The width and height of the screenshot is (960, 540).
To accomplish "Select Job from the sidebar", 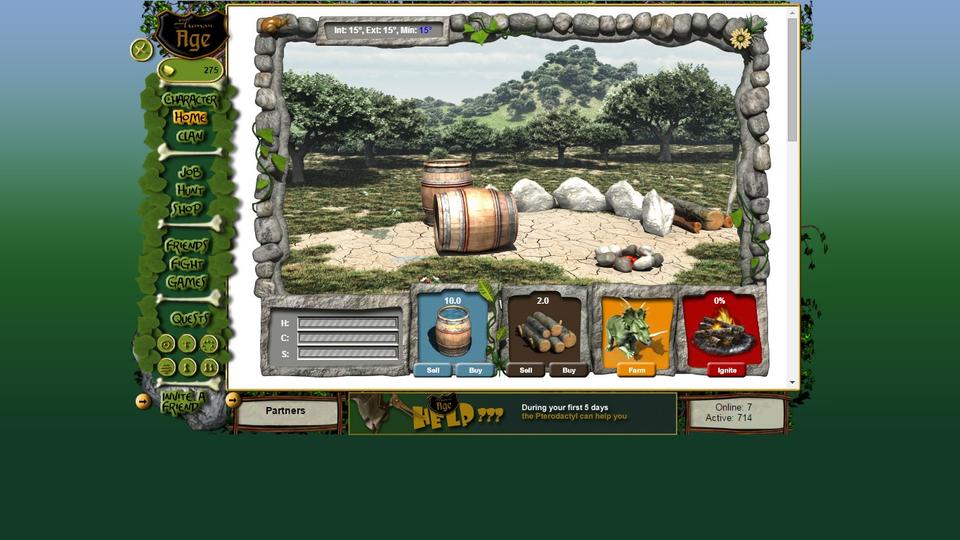I will click(189, 172).
